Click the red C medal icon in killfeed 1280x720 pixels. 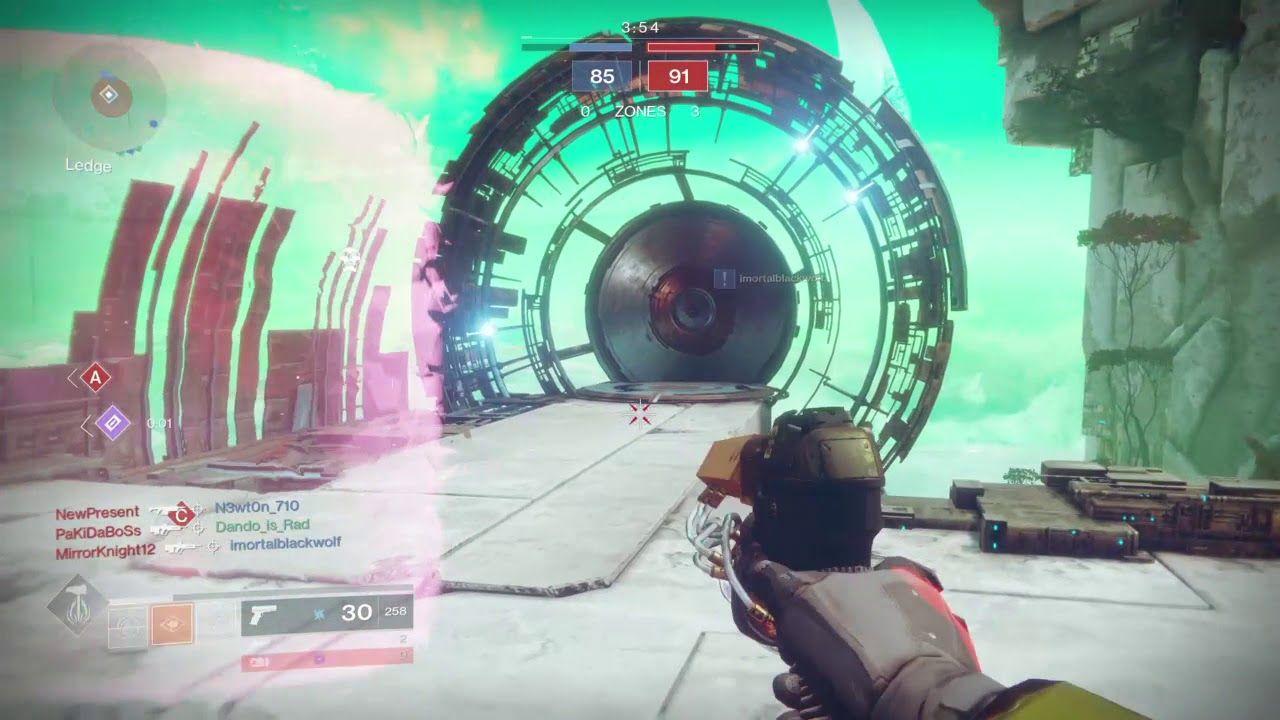point(181,514)
